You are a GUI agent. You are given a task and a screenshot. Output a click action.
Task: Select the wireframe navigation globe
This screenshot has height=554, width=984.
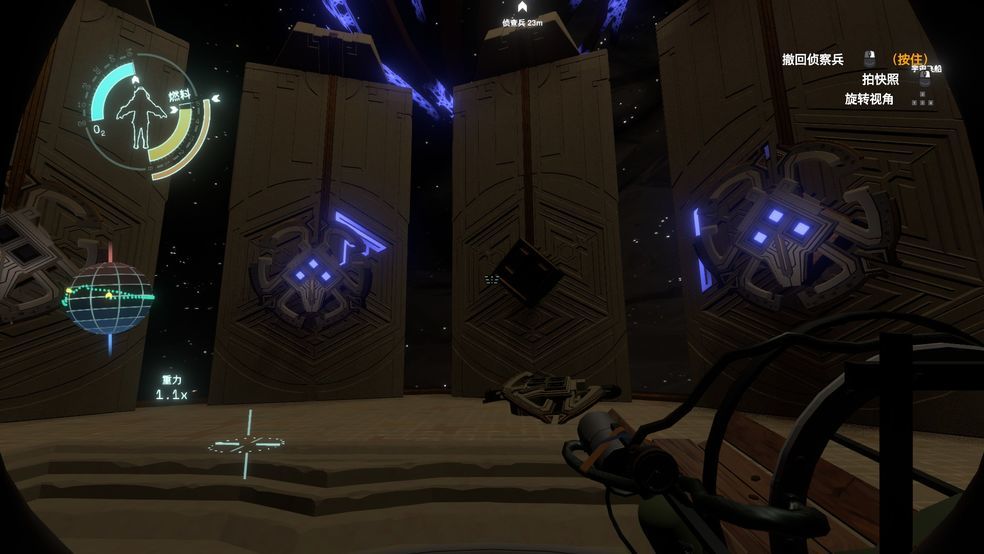coord(109,298)
